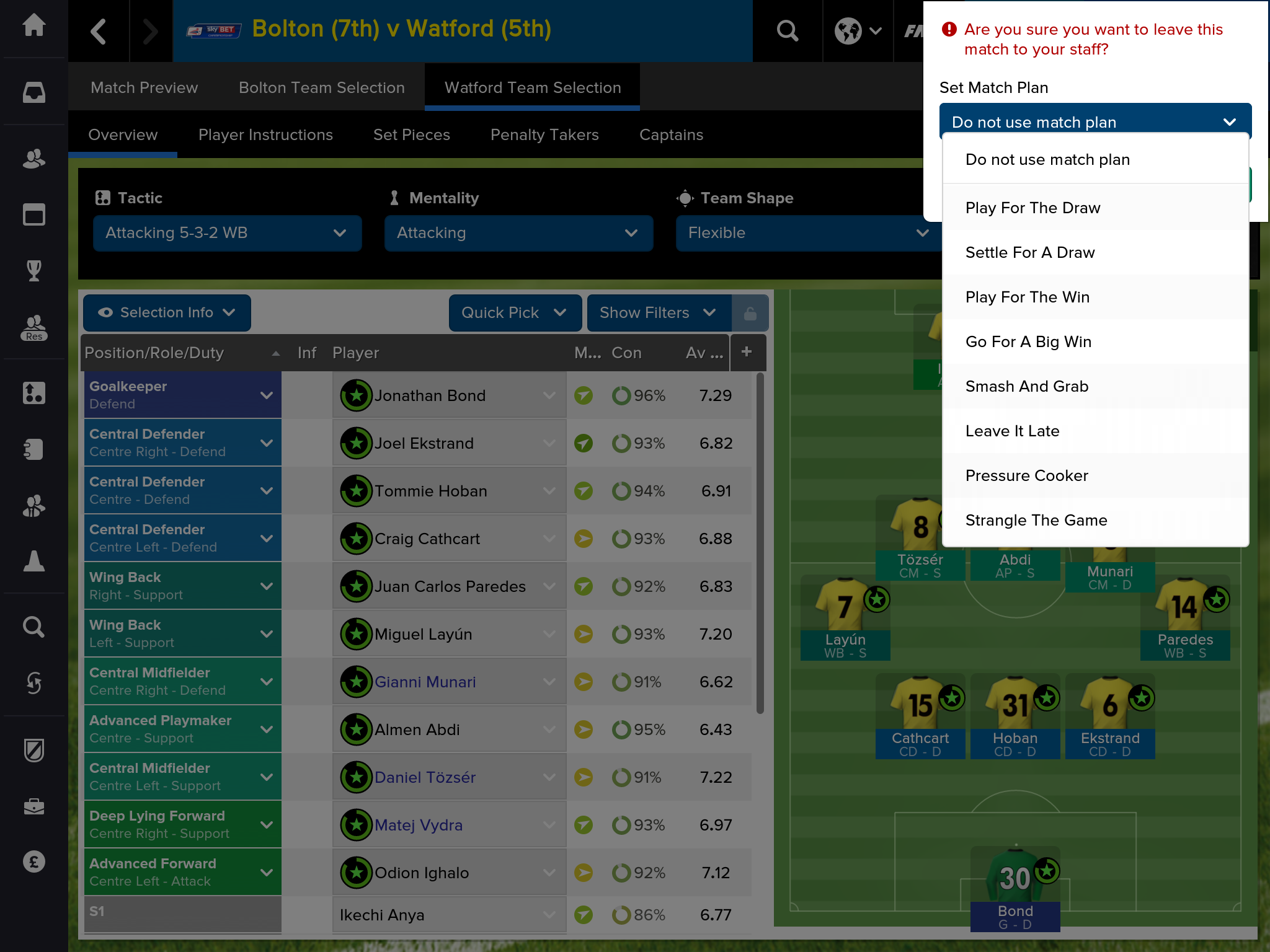Choose the Pressure Cooker plan
1270x952 pixels.
click(1026, 476)
